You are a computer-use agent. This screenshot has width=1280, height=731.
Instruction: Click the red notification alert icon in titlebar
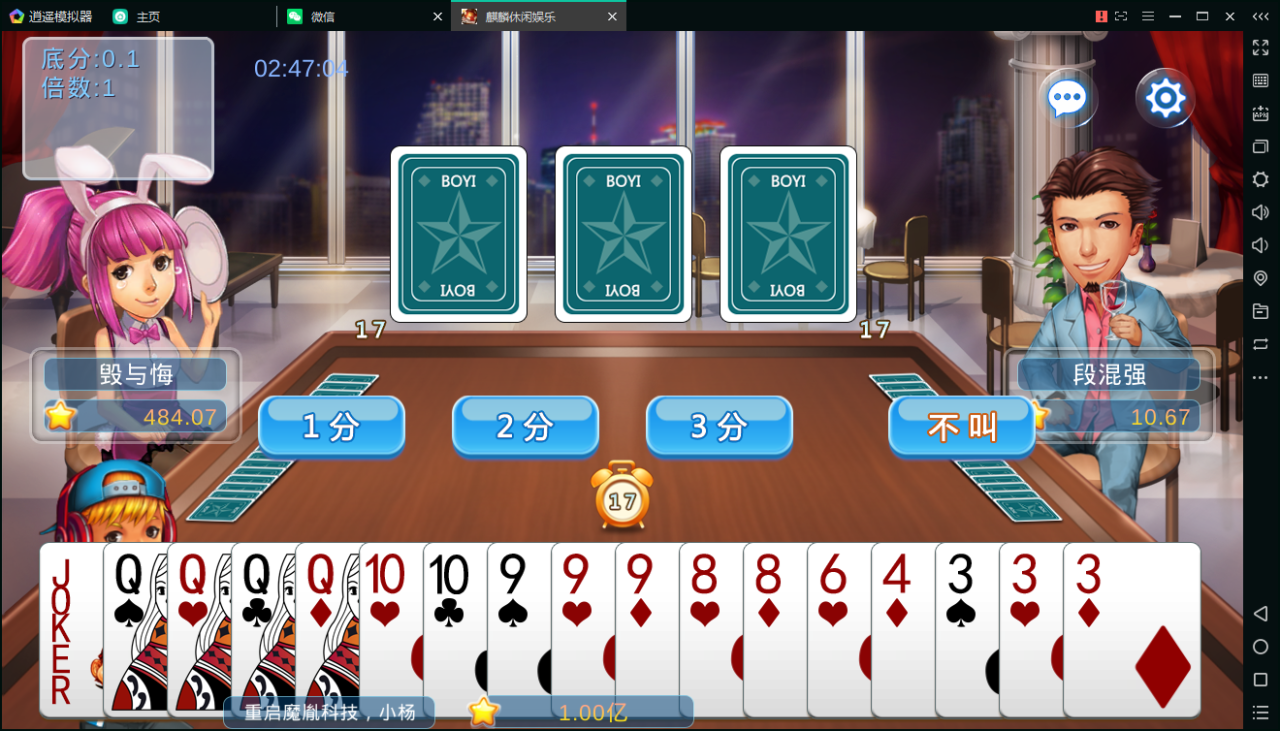pyautogui.click(x=1101, y=16)
